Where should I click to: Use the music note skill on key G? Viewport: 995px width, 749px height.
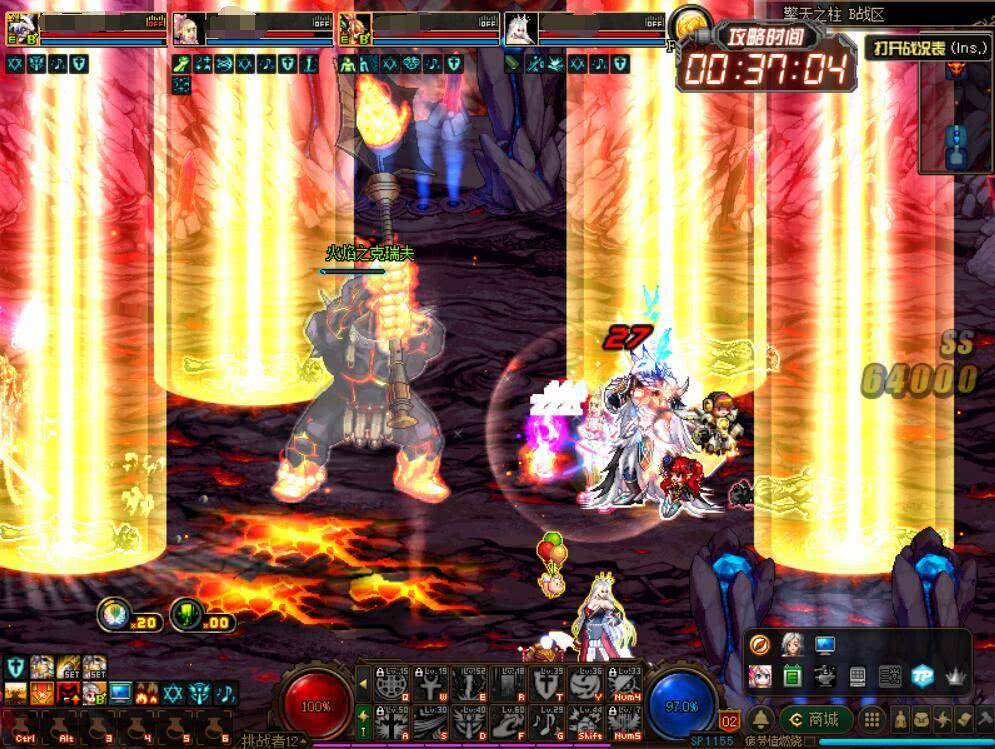pyautogui.click(x=547, y=720)
